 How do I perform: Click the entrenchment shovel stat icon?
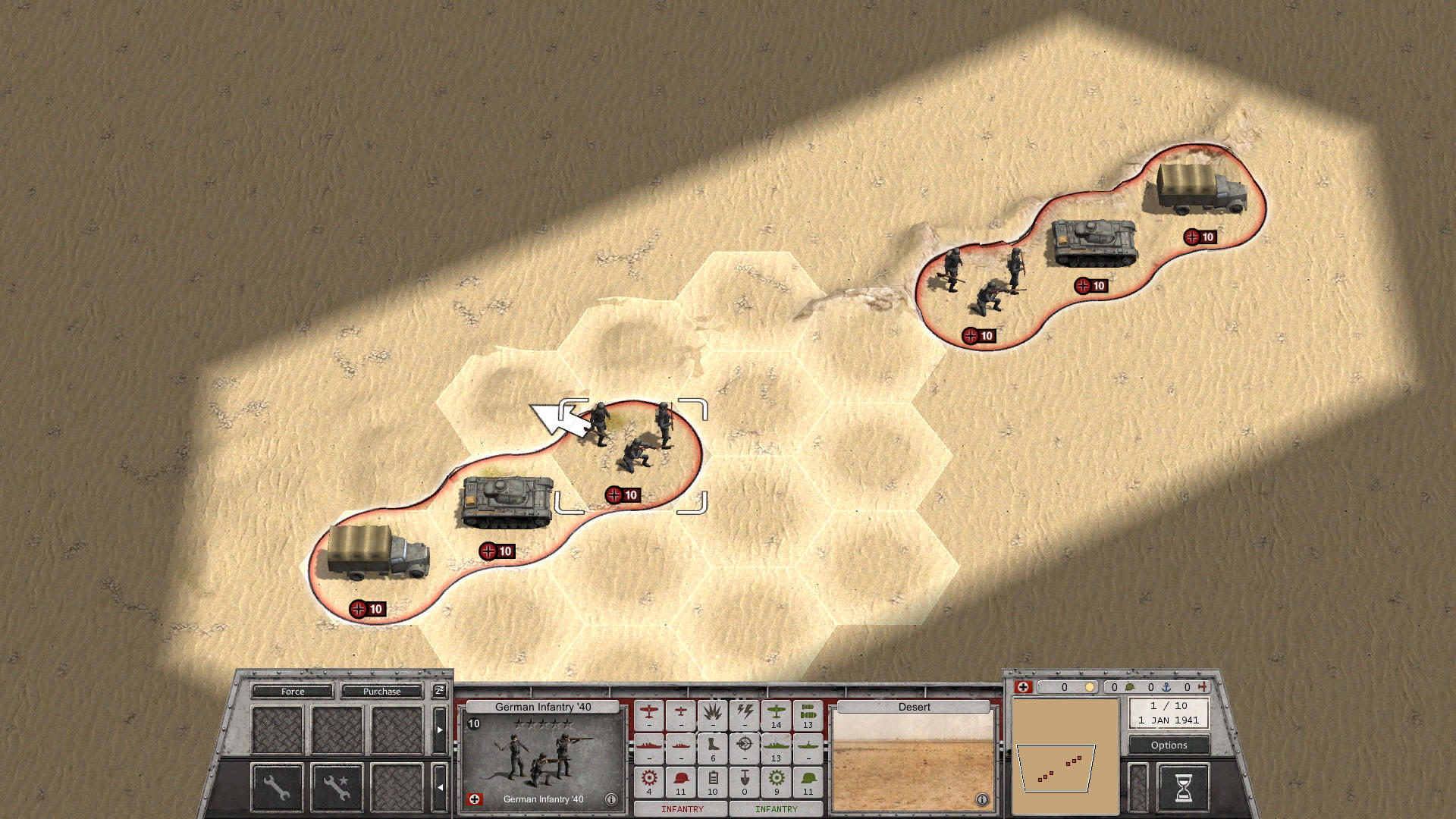(x=745, y=777)
